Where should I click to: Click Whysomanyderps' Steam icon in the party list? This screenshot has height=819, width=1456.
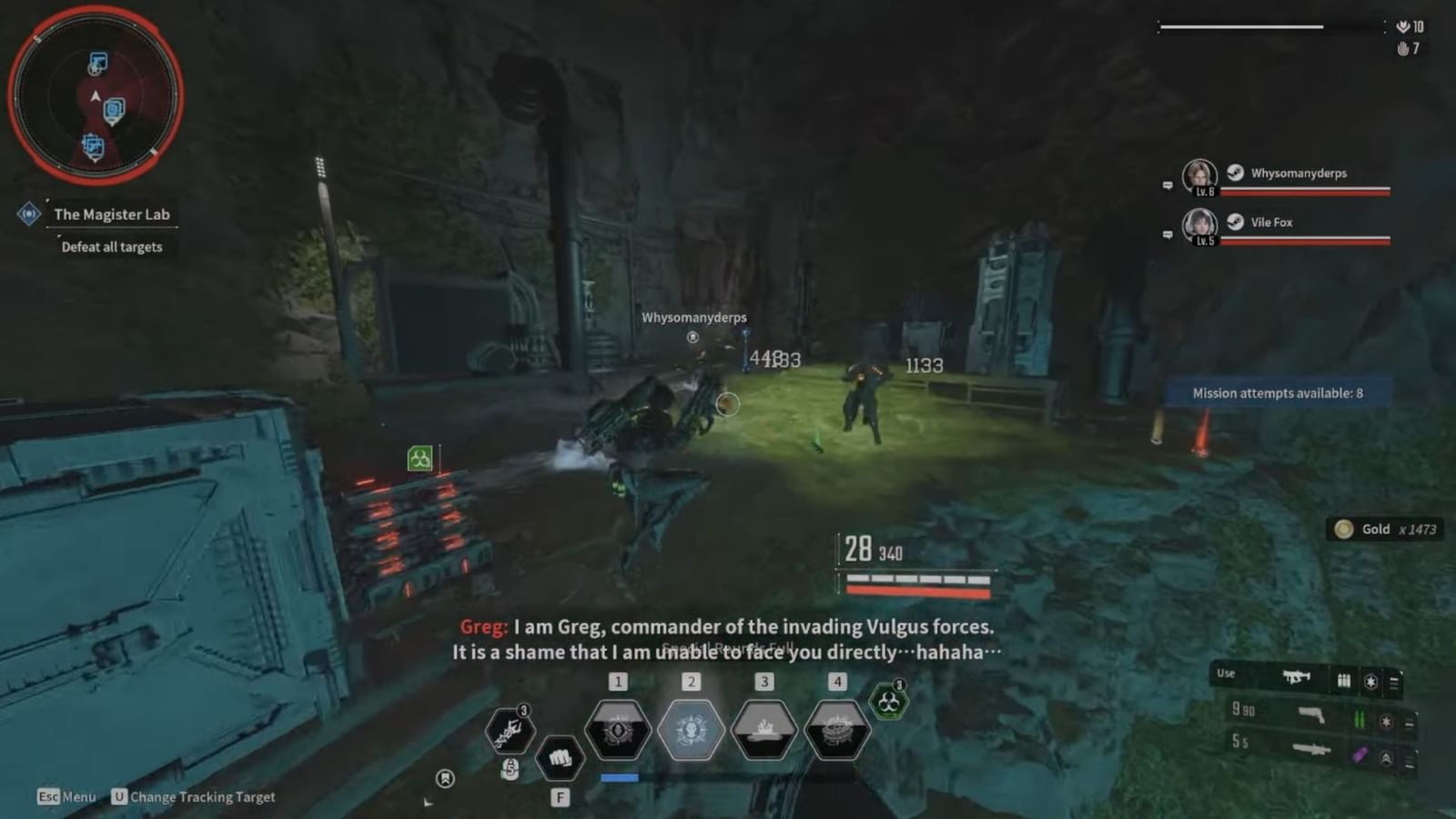1234,173
